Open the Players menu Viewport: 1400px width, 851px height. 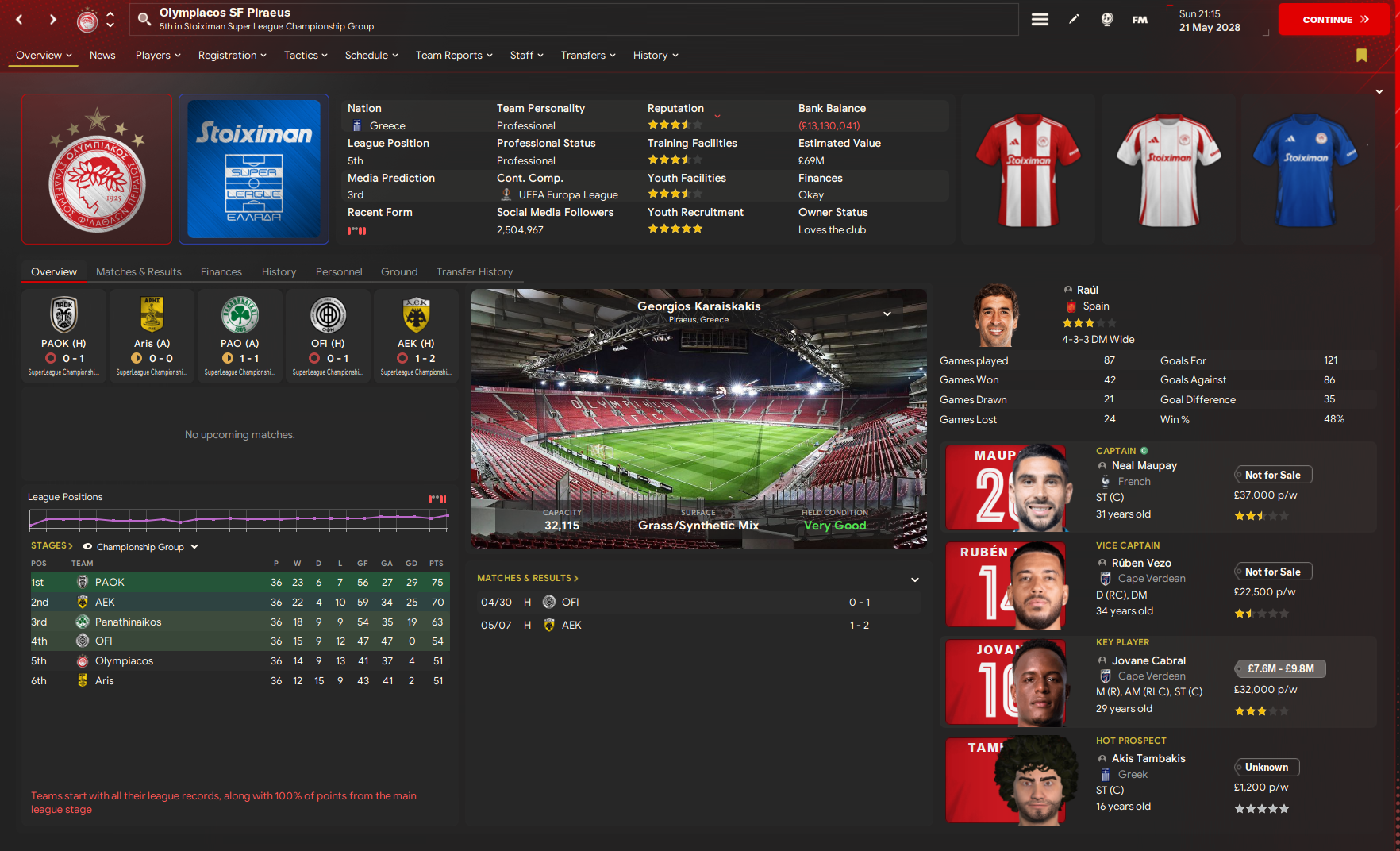tap(158, 56)
